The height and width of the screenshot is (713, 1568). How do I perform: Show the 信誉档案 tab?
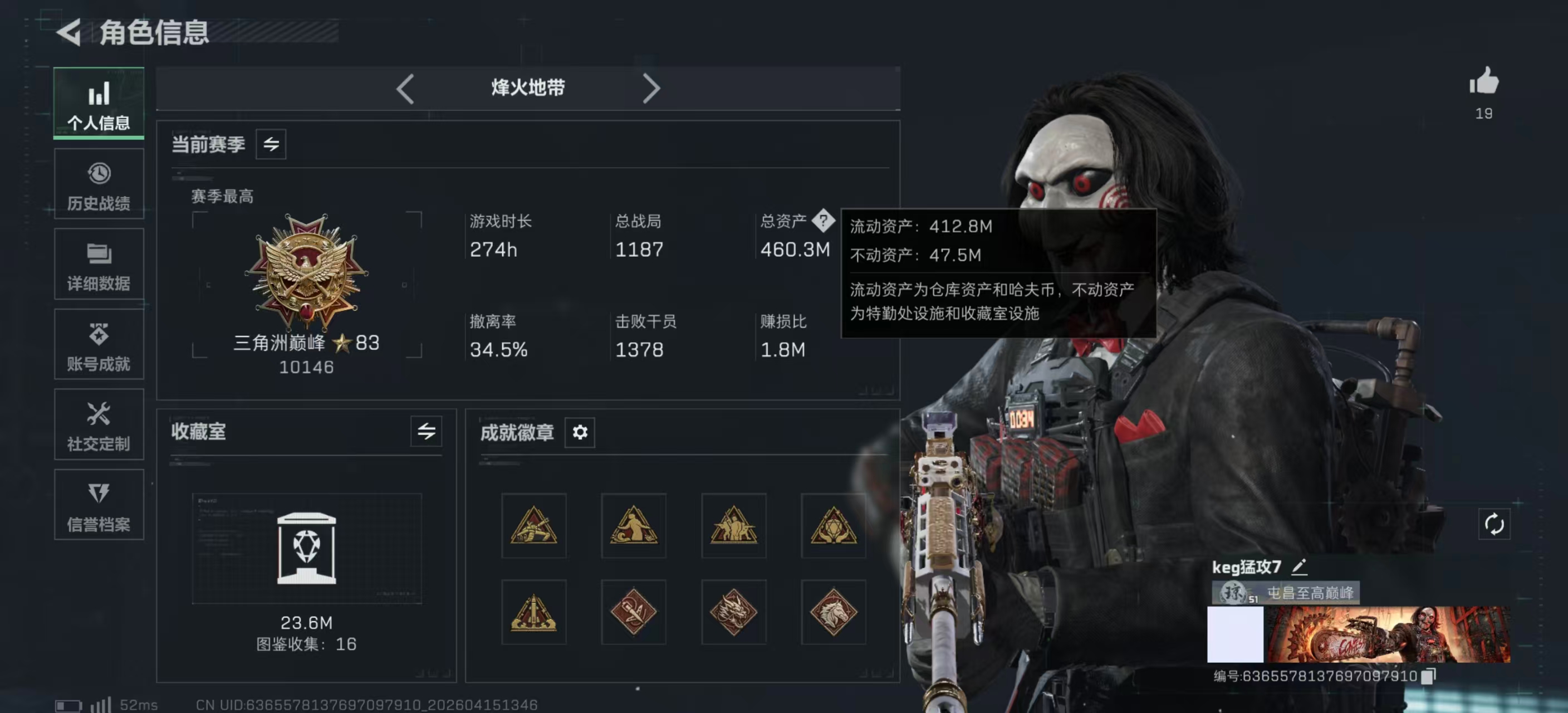(x=99, y=505)
